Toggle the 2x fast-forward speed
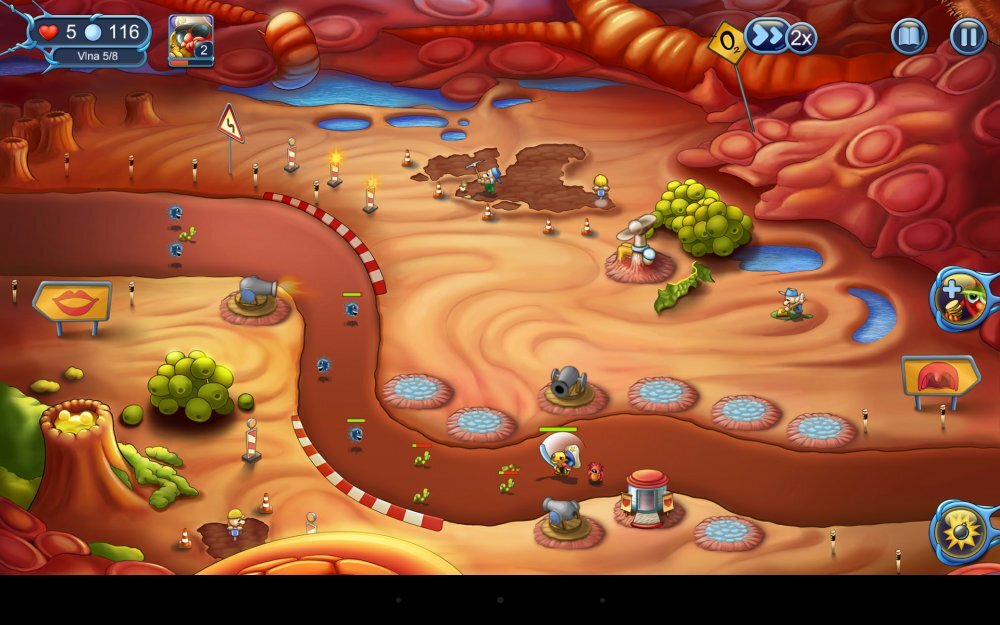The image size is (1000, 625). [781, 38]
